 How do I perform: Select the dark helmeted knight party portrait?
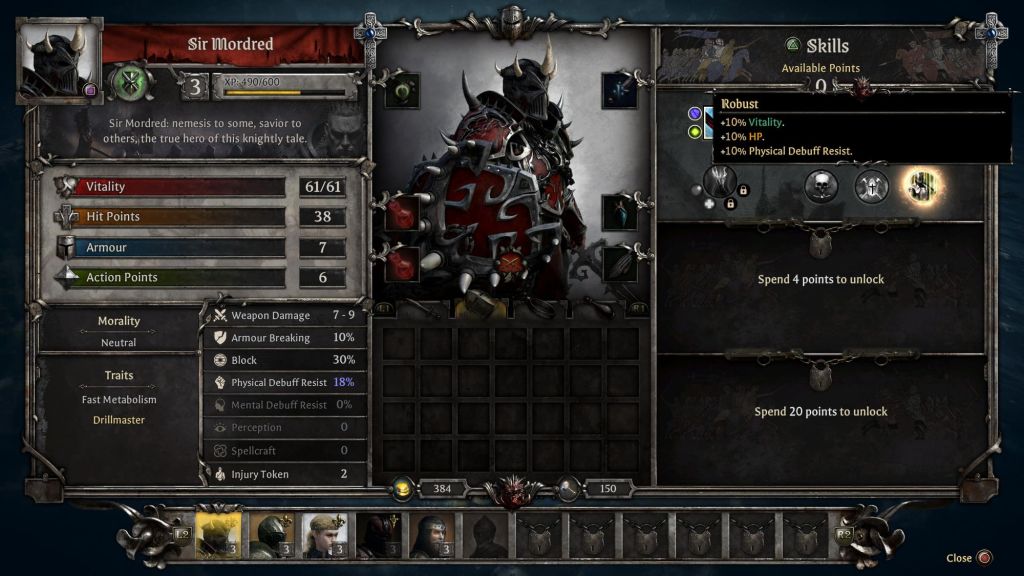pos(270,535)
